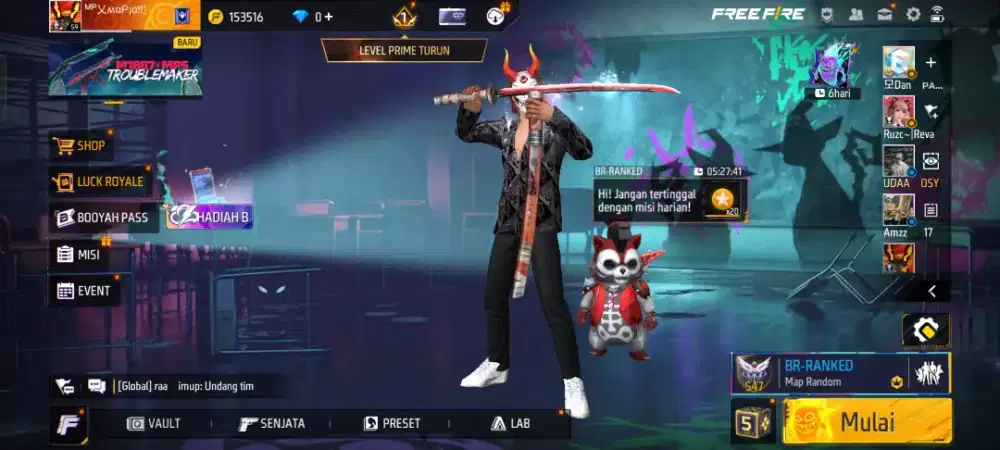The width and height of the screenshot is (1000, 450).
Task: Open the friends list icon
Action: click(856, 14)
